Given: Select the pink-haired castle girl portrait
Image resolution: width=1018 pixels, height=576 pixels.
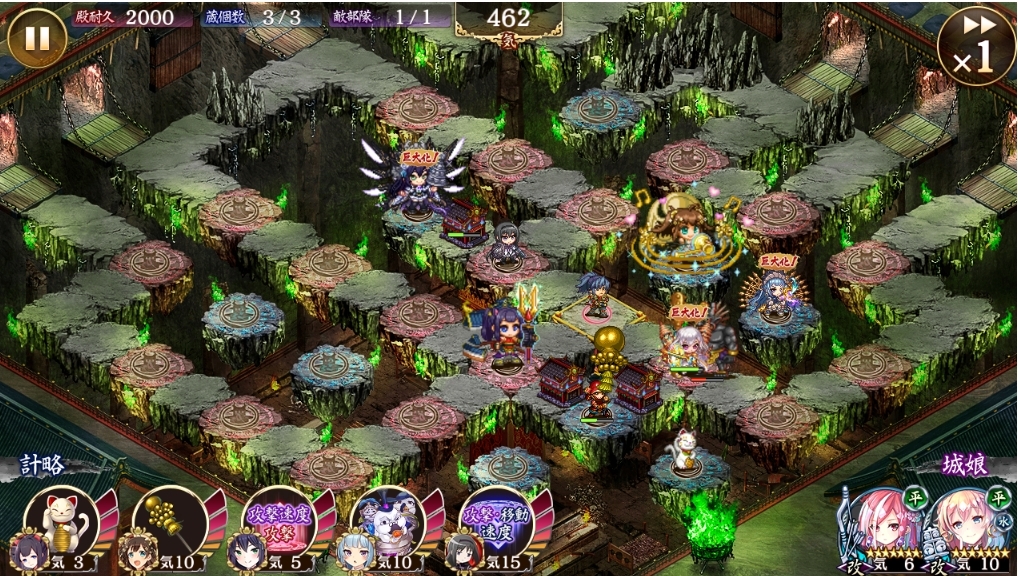Looking at the screenshot, I should [875, 524].
